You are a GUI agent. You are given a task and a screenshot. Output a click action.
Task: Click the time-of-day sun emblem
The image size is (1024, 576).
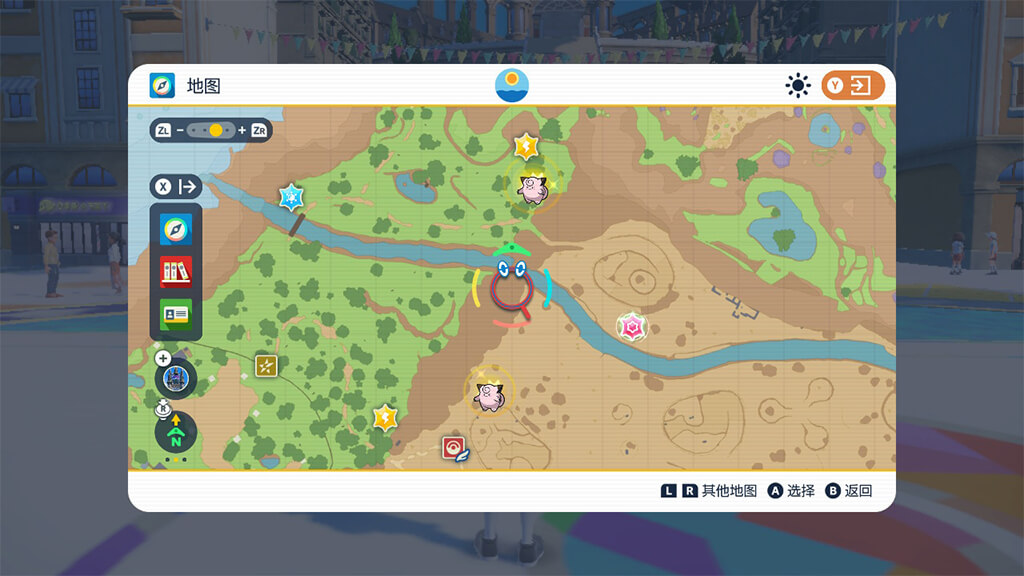[512, 85]
